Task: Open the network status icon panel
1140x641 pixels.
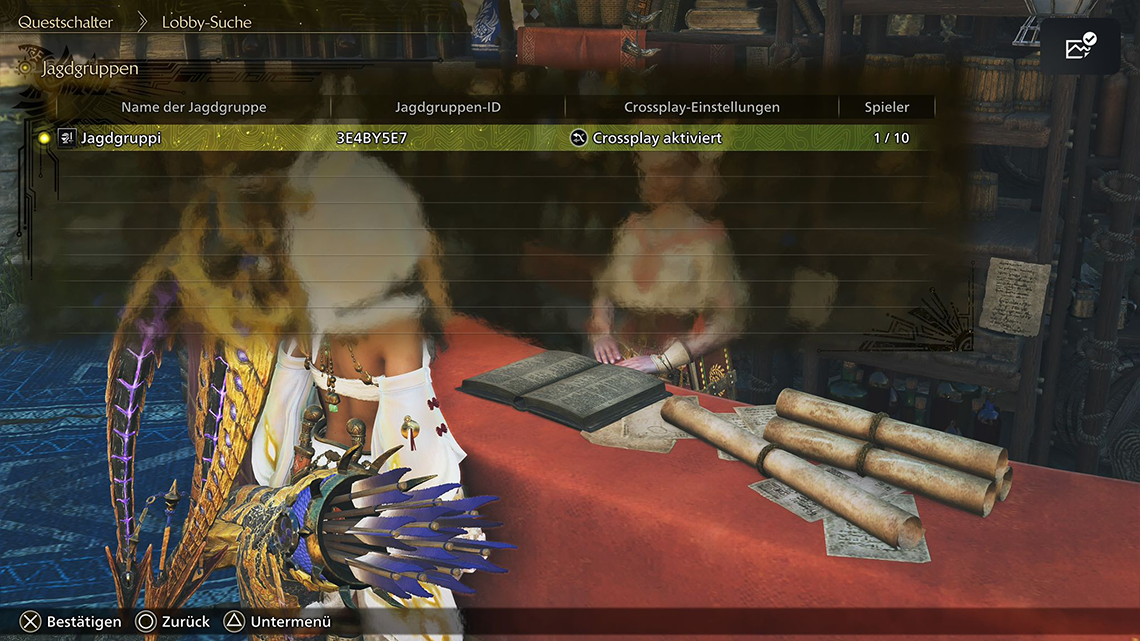Action: pos(1080,46)
